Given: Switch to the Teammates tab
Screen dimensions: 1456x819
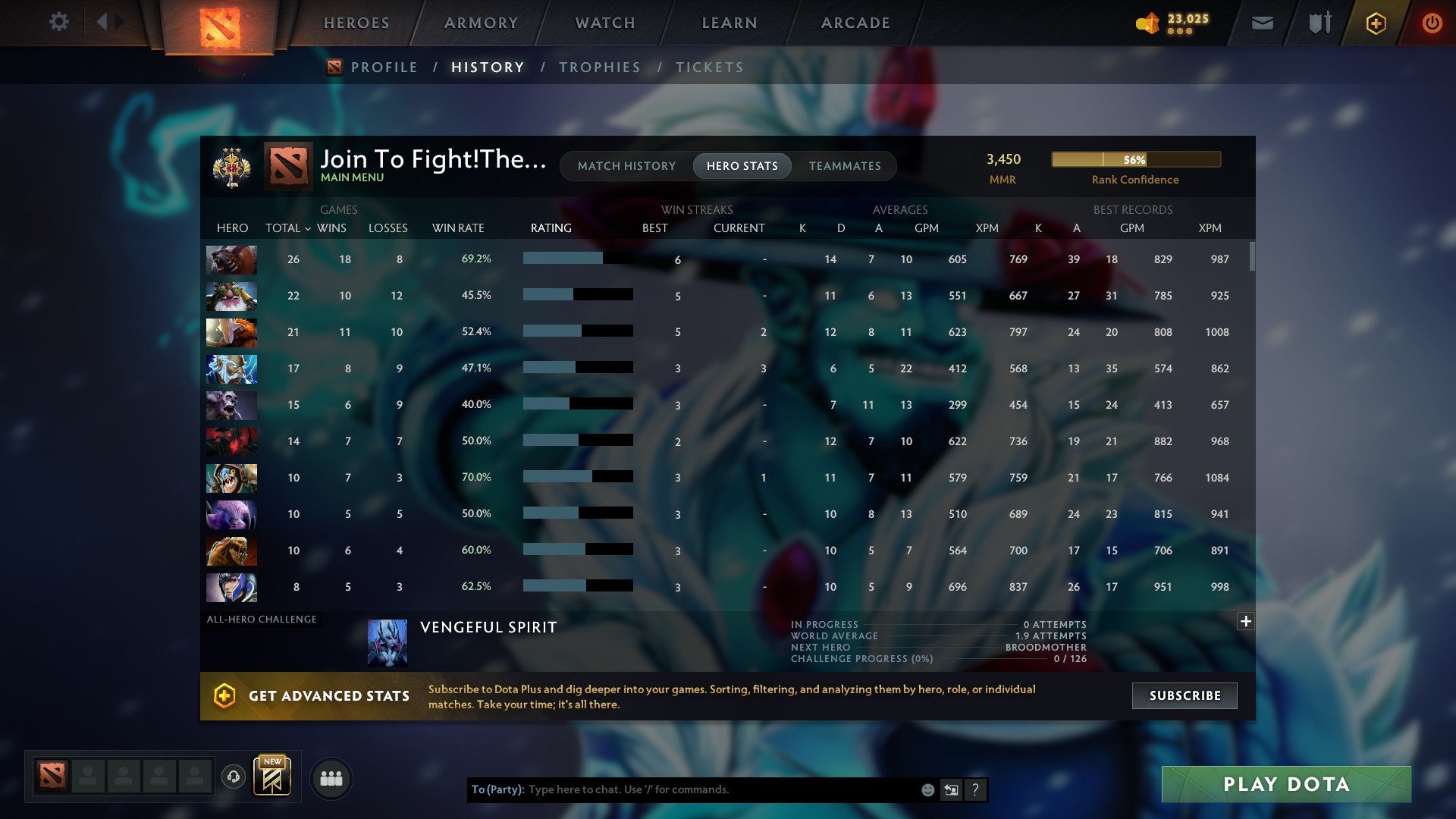Looking at the screenshot, I should [x=845, y=165].
